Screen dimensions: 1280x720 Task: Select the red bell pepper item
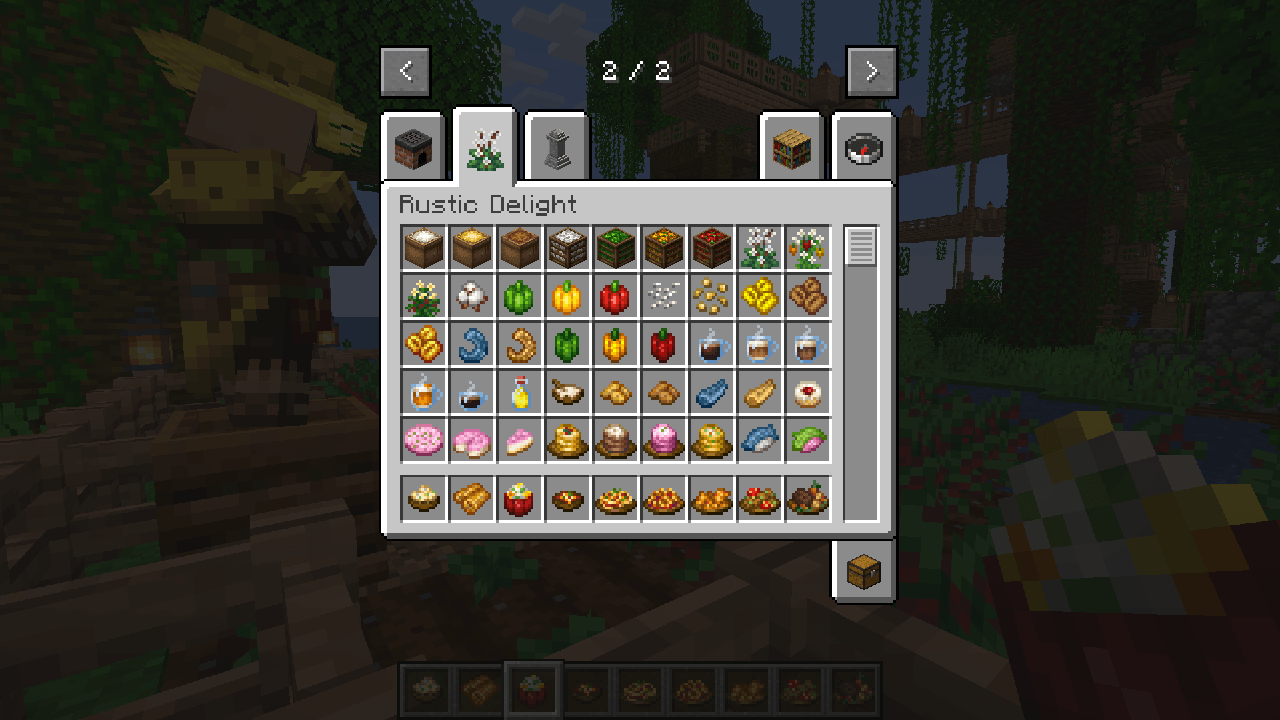click(x=615, y=296)
